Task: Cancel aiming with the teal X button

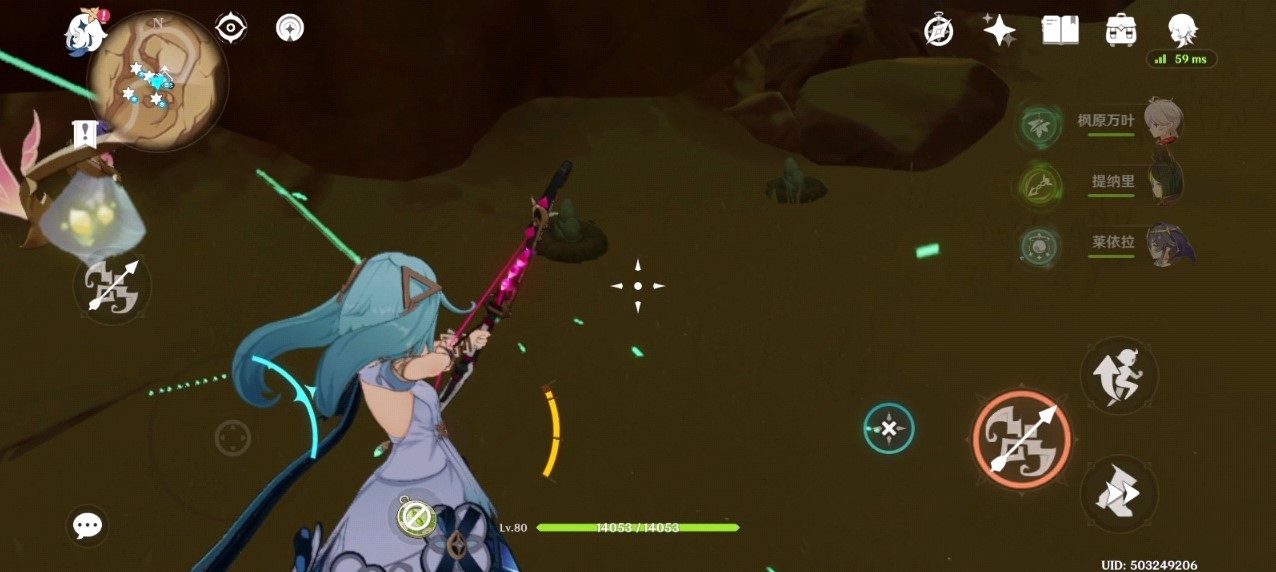Action: 888,428
